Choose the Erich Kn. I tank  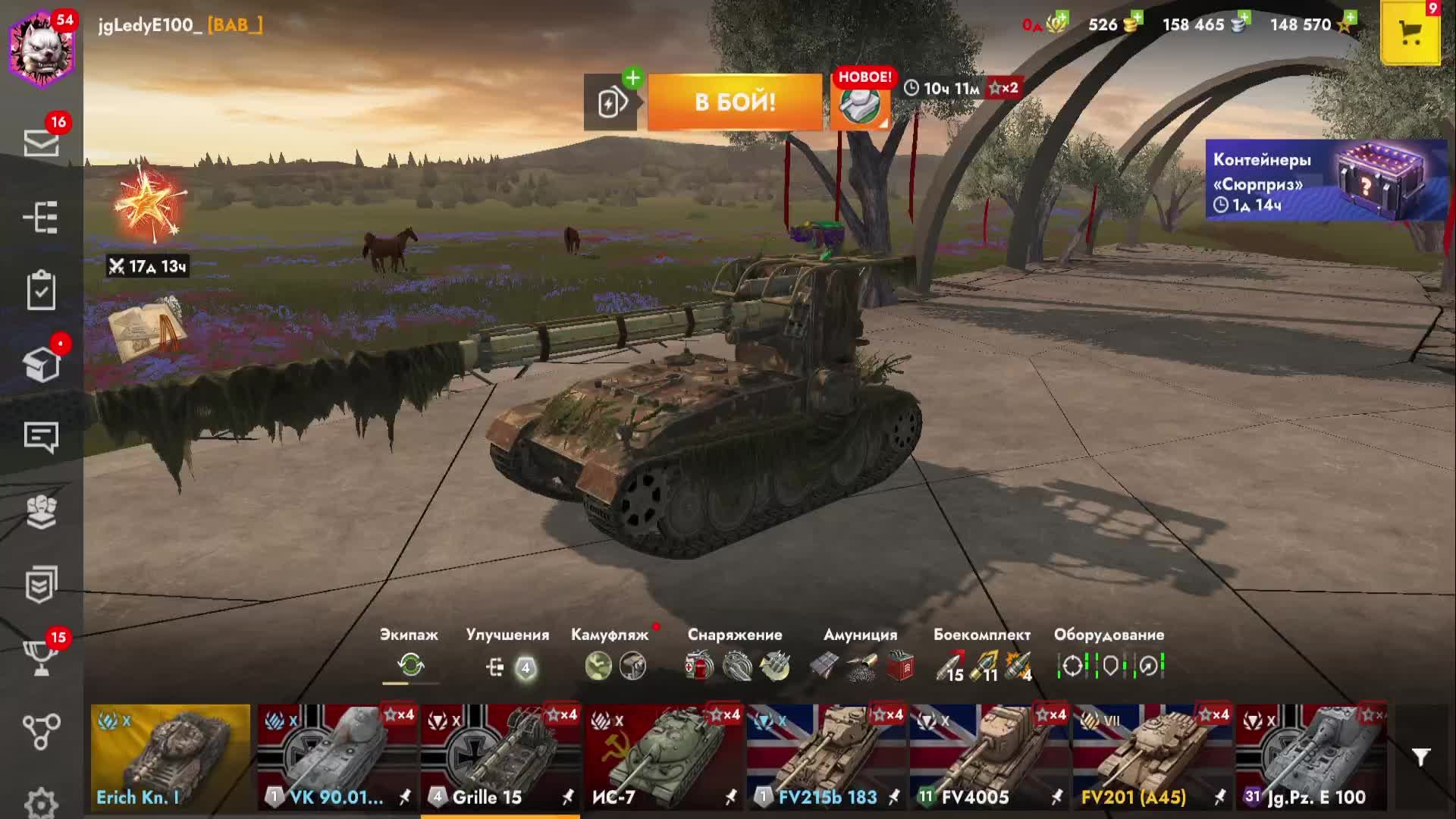(x=171, y=757)
